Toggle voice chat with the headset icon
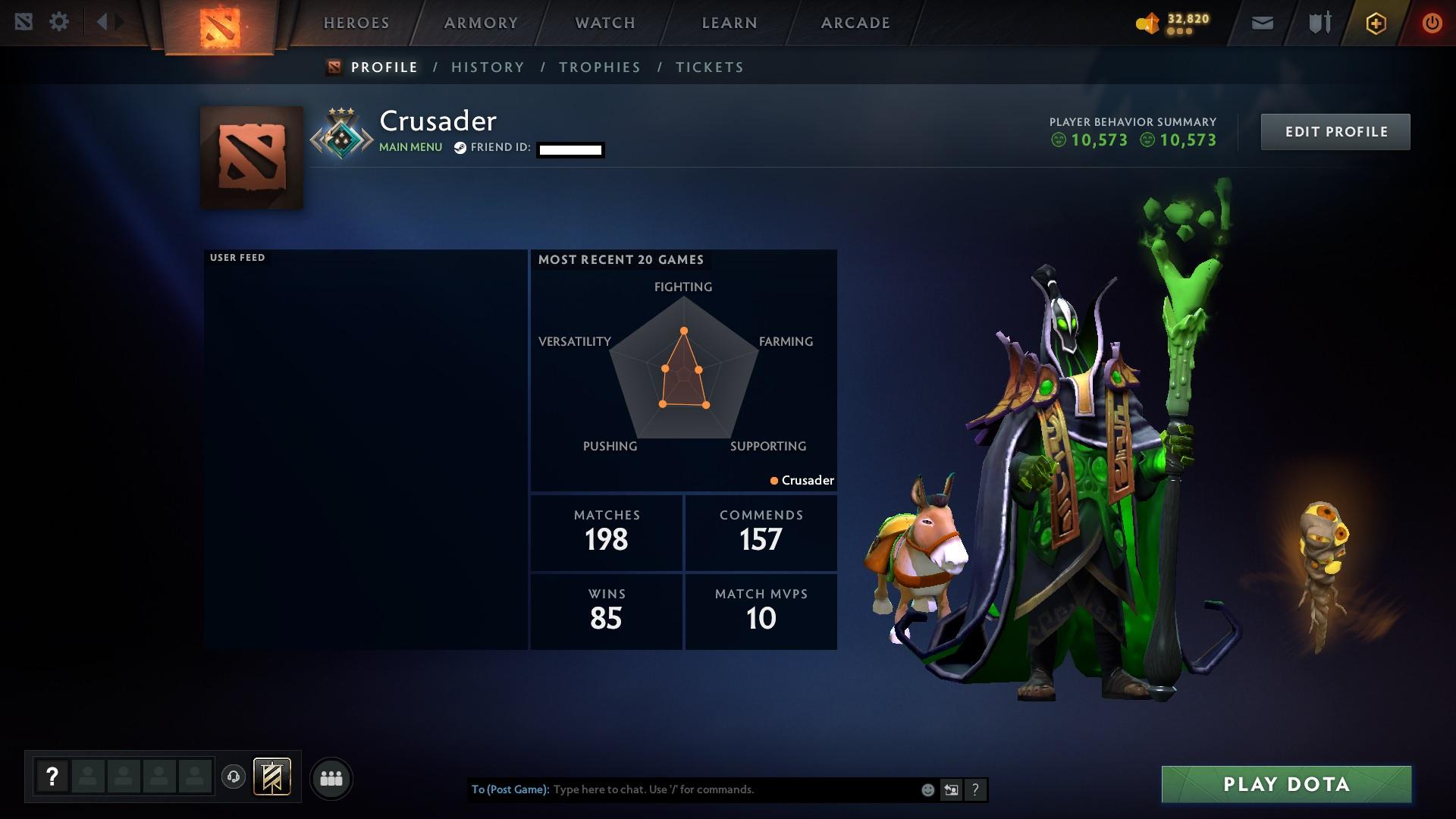This screenshot has width=1456, height=819. 233,777
